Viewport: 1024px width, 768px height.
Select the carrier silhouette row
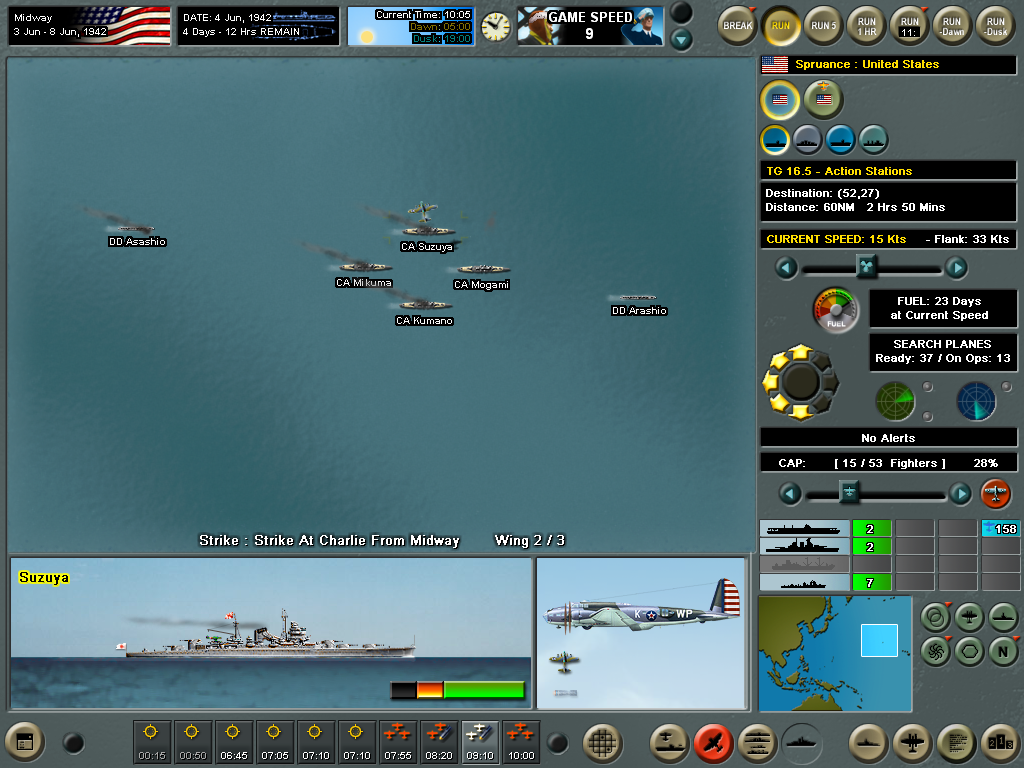coord(804,529)
